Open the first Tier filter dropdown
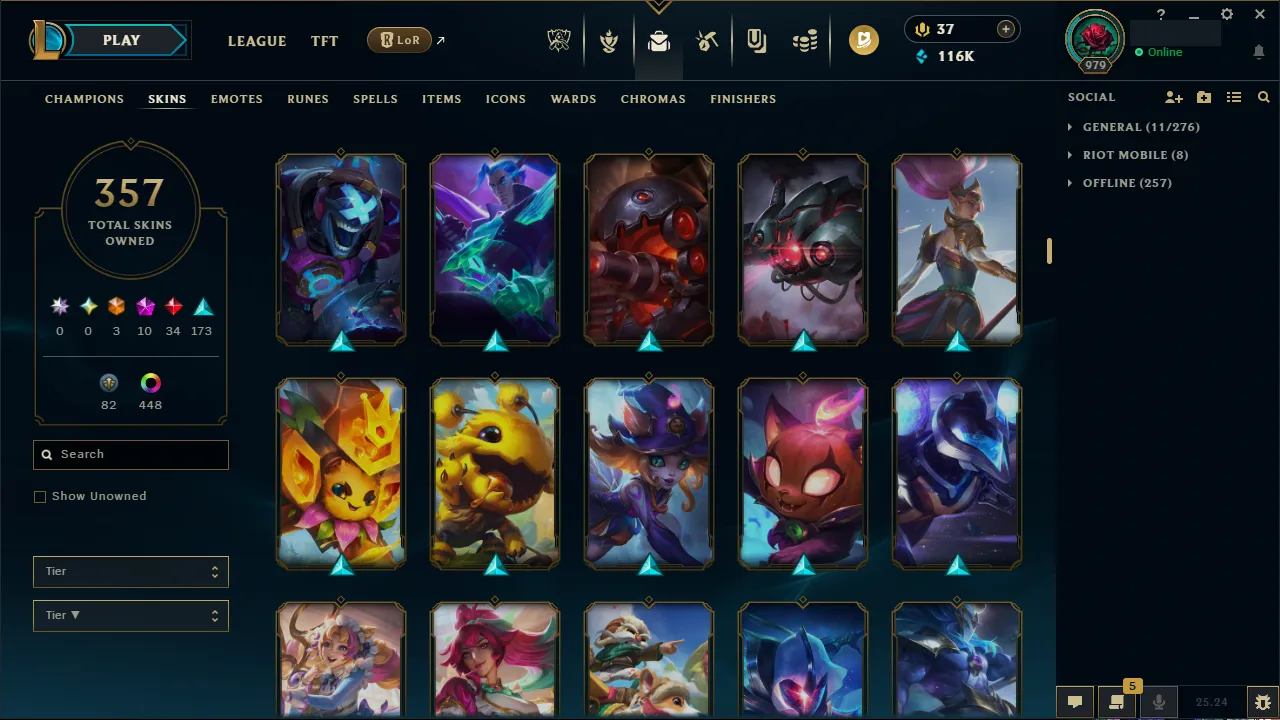Screen dimensions: 1280x720 tap(130, 571)
